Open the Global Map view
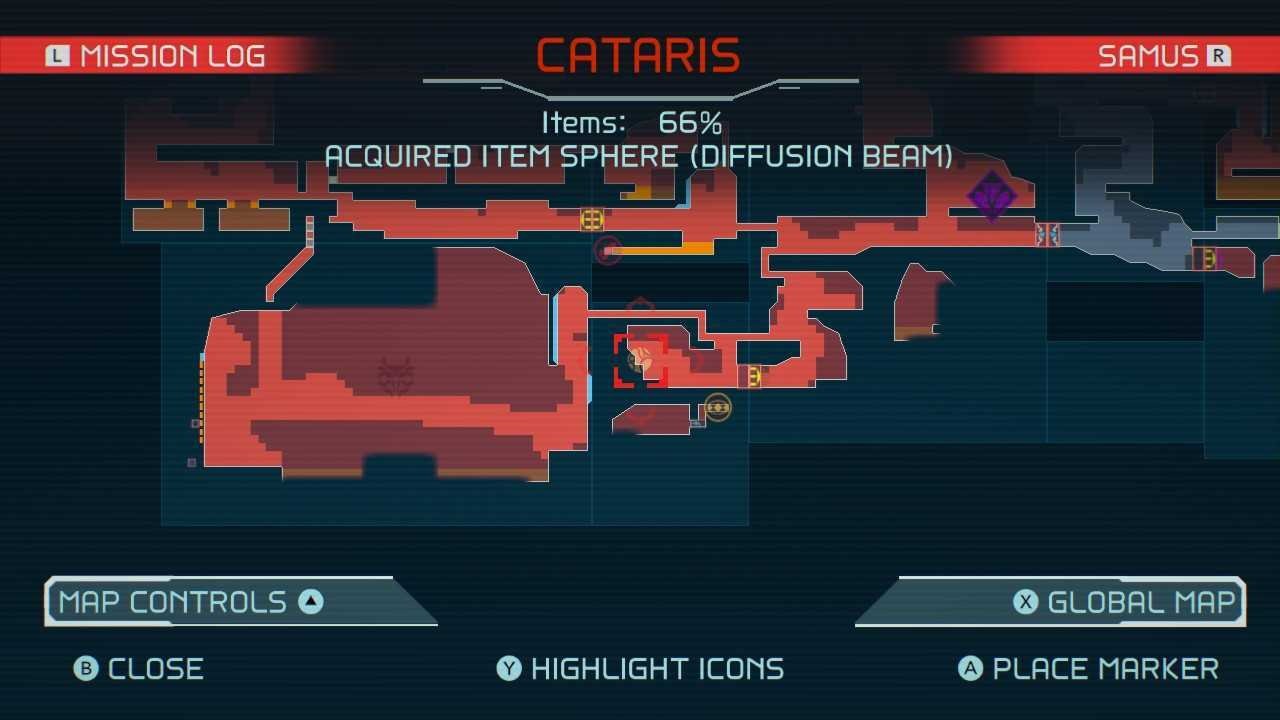 coord(1126,602)
